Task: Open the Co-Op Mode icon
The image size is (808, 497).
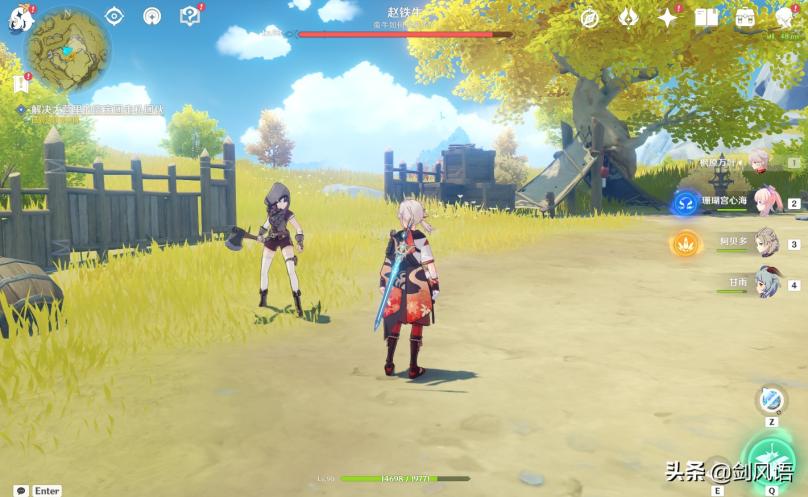Action: (x=152, y=16)
